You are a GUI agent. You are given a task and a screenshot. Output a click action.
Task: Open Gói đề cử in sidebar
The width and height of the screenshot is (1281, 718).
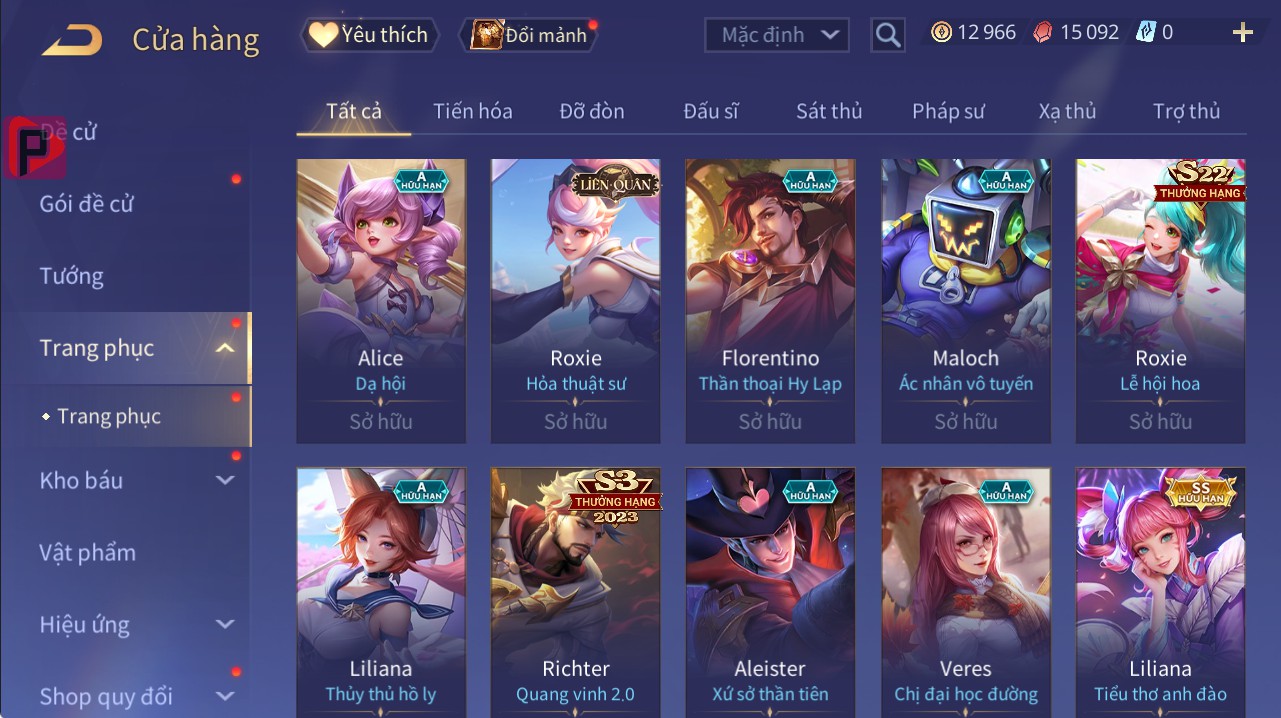(87, 204)
